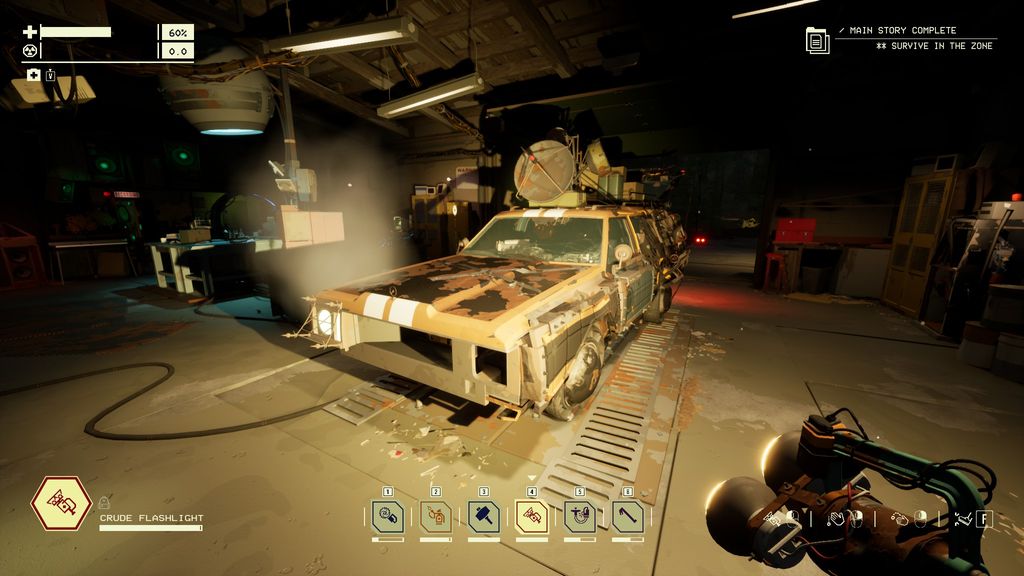Equip the hammer from the hotbar
The width and height of the screenshot is (1024, 576).
[x=484, y=516]
